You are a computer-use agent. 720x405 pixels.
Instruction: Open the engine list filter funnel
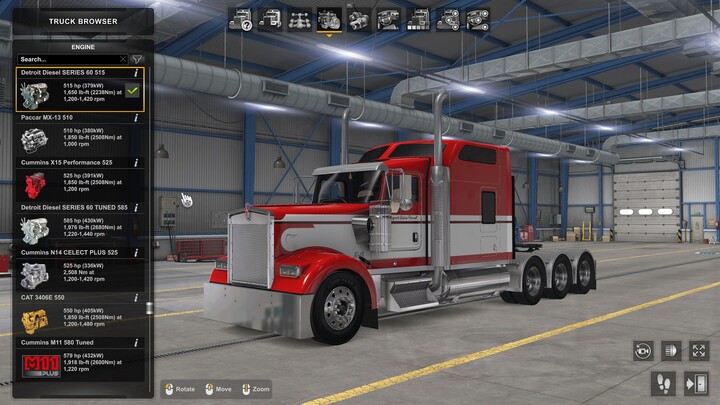pos(137,59)
